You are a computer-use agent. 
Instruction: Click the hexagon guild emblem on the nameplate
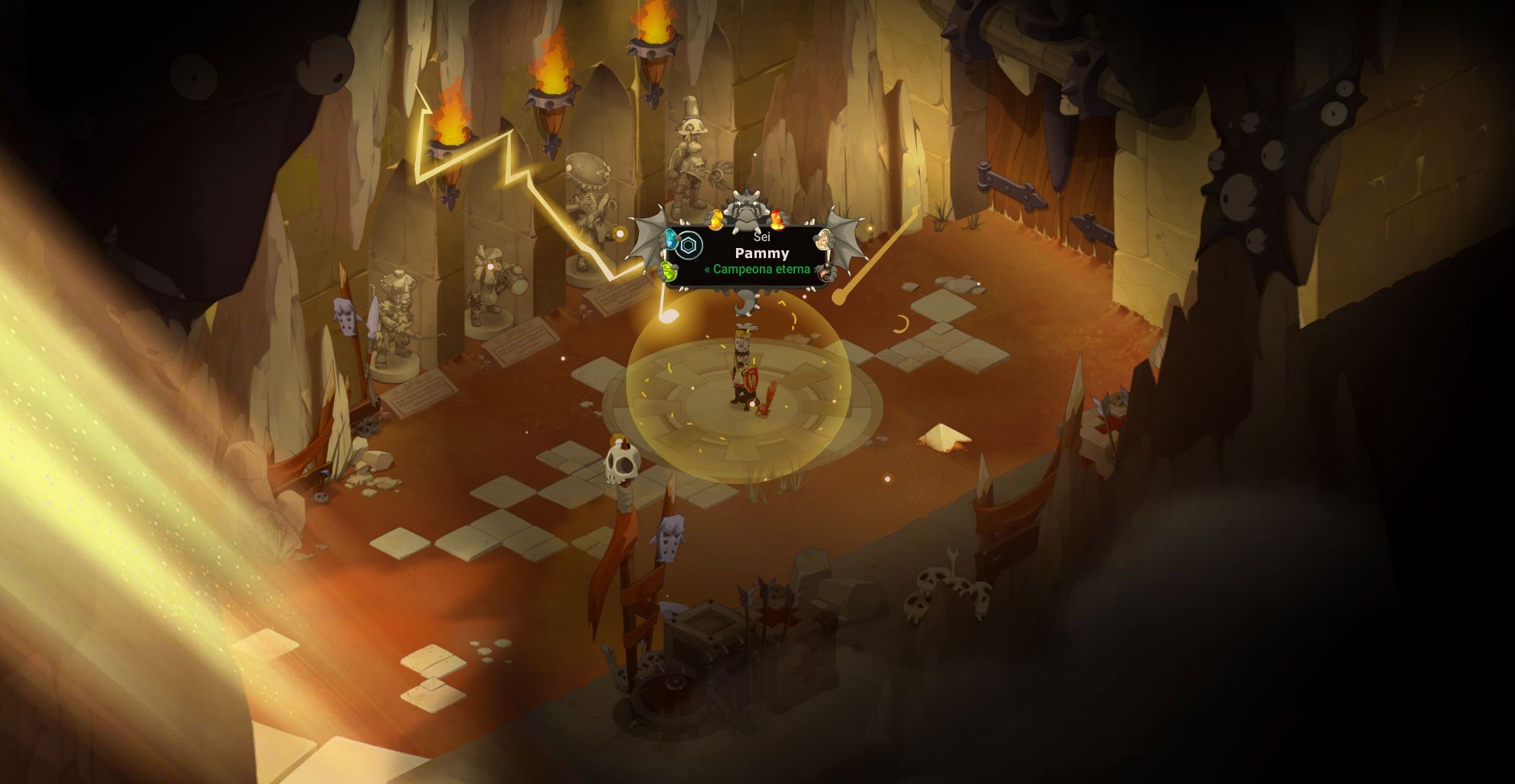coord(689,245)
